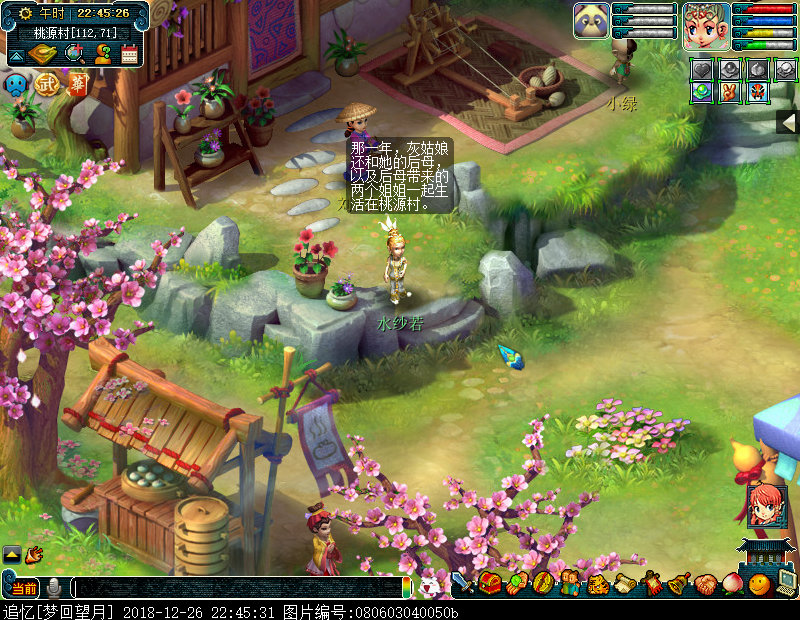Click the red-haired girl portrait
The image size is (800, 620).
(766, 506)
